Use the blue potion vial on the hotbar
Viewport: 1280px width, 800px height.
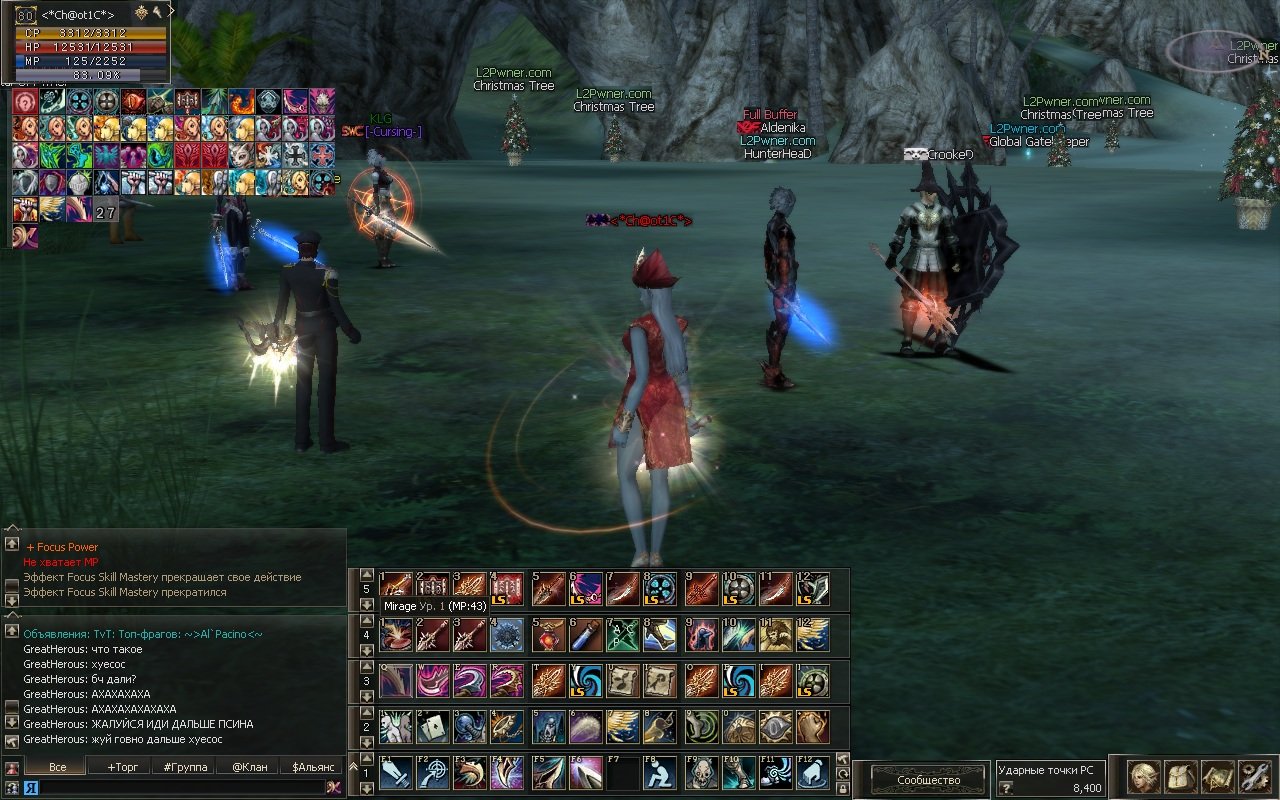[585, 635]
